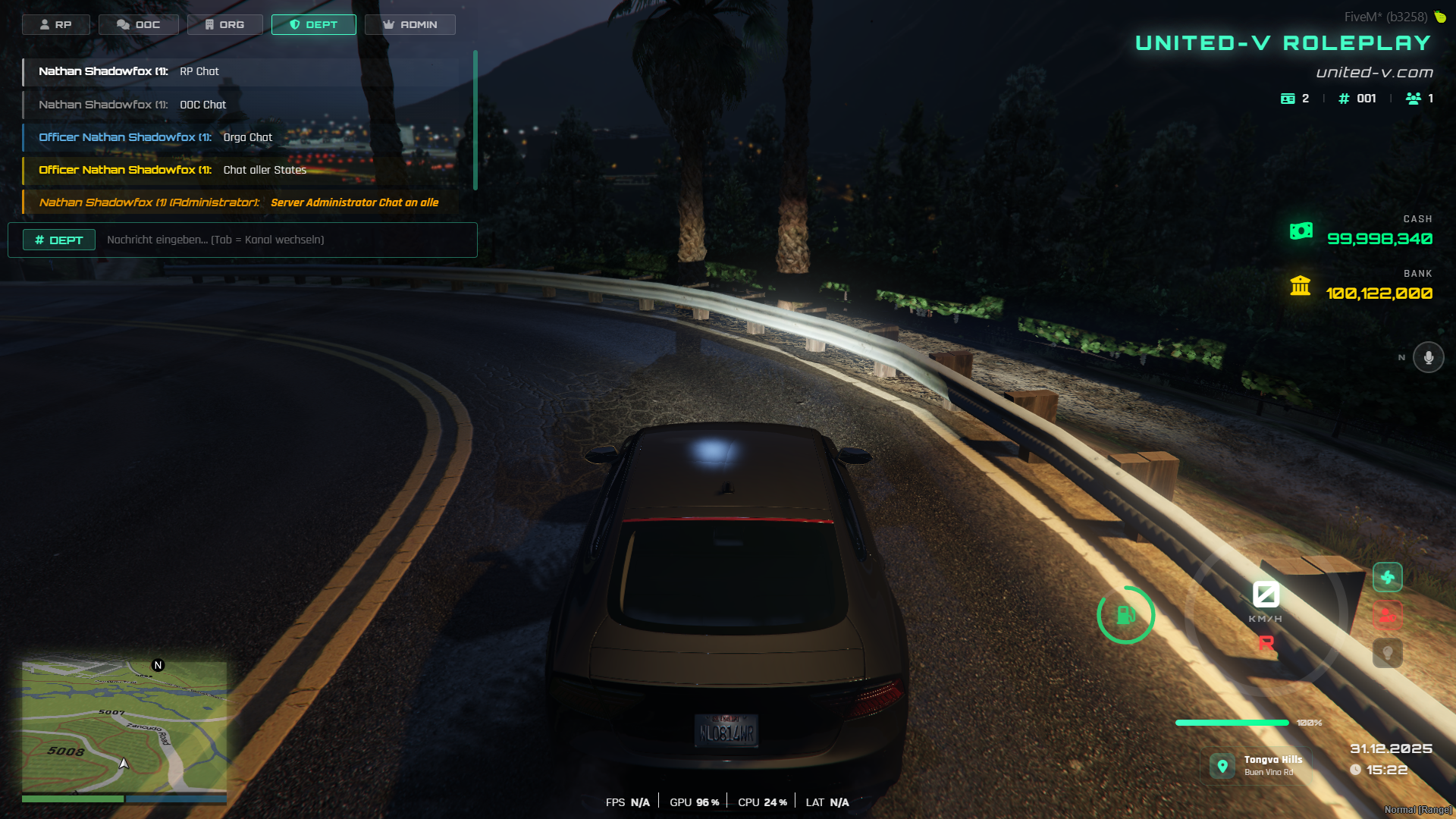This screenshot has width=1456, height=819.
Task: Open the OOC chat tab
Action: (x=138, y=24)
